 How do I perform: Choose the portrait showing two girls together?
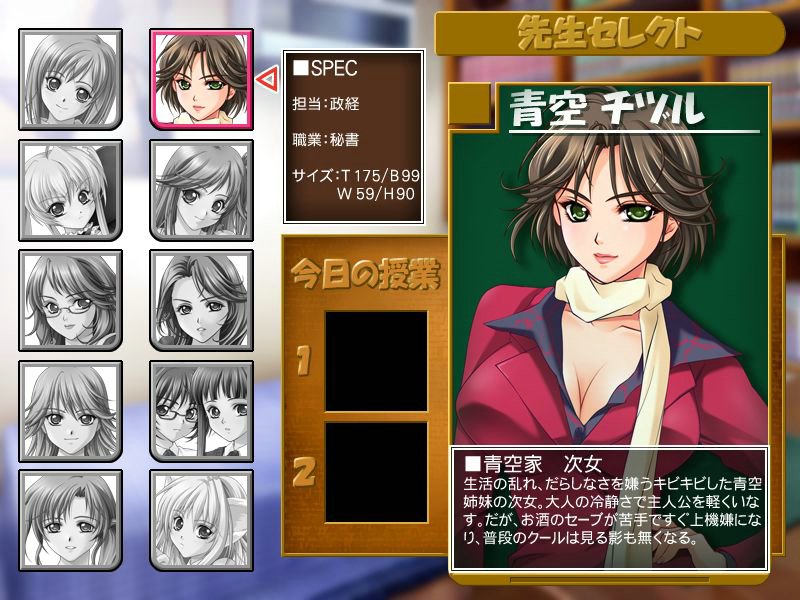[201, 409]
